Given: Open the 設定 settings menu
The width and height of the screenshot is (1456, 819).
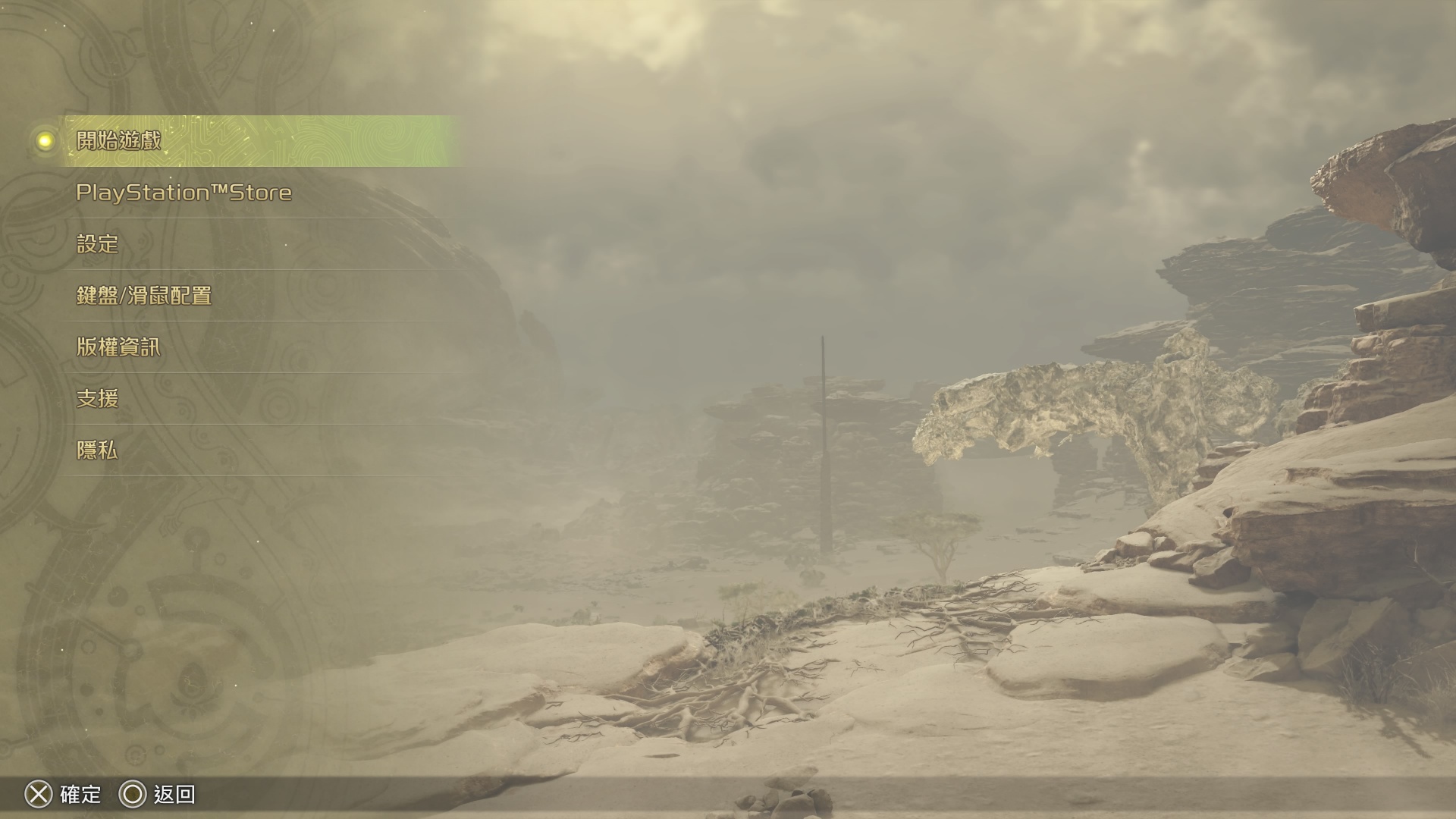Looking at the screenshot, I should [x=98, y=244].
